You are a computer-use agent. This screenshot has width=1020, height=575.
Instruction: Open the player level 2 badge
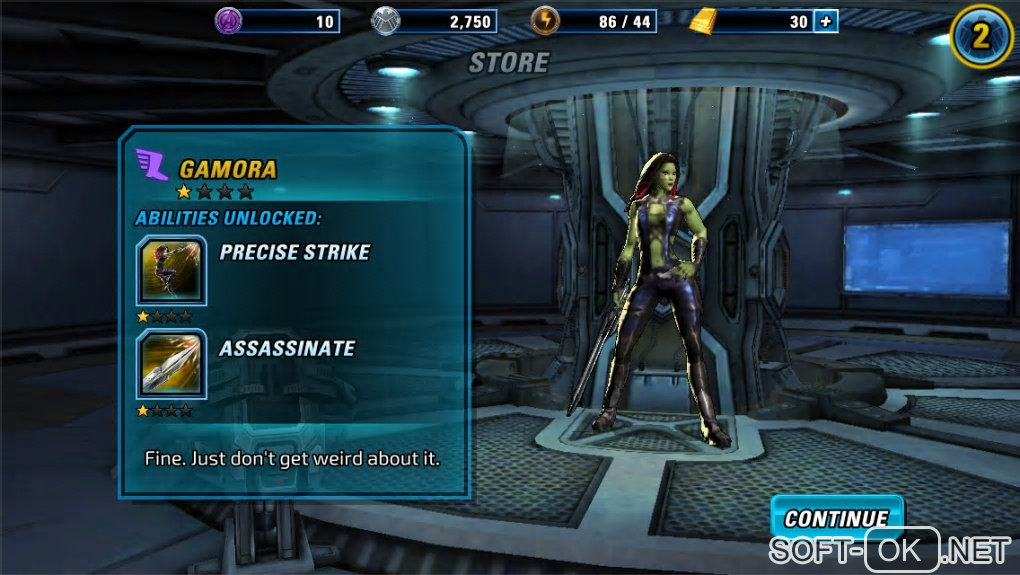tap(981, 36)
